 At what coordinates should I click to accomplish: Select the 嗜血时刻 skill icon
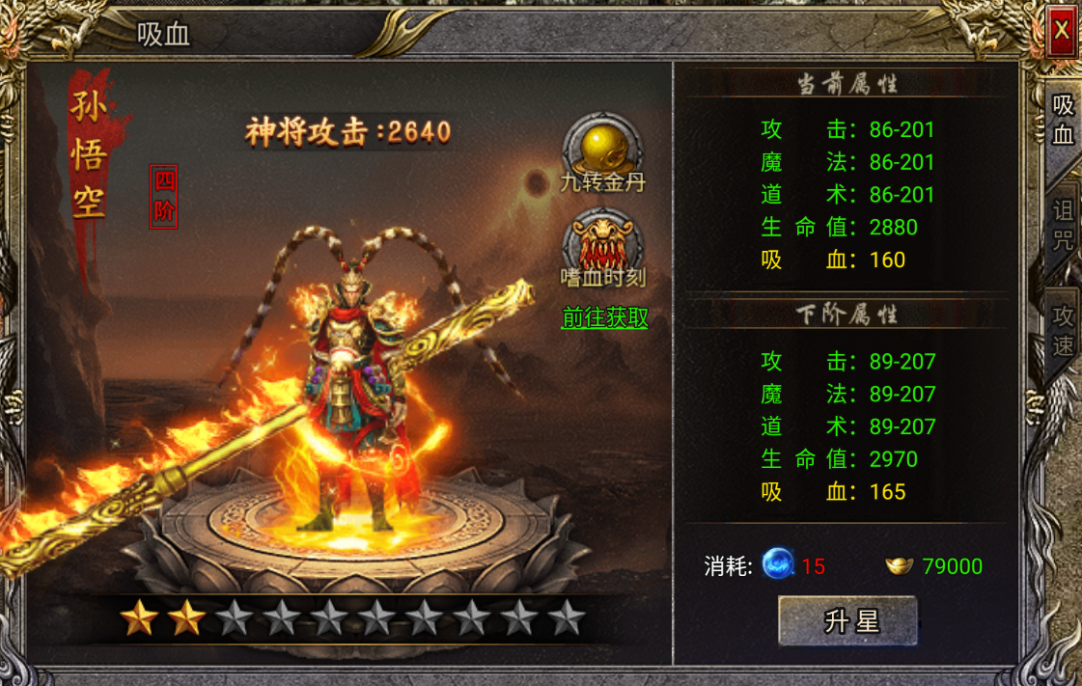(602, 242)
